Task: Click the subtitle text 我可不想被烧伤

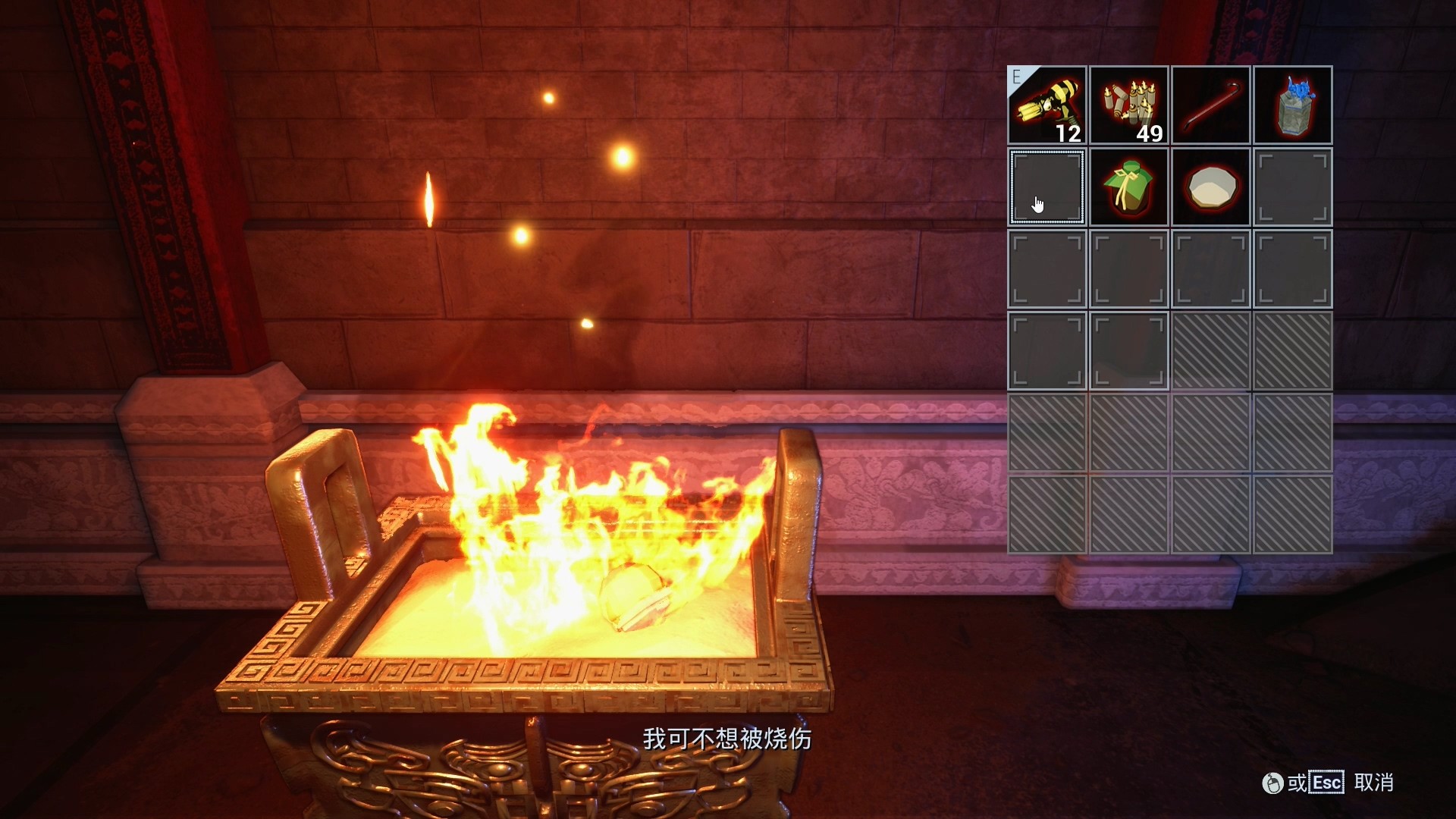Action: 730,738
